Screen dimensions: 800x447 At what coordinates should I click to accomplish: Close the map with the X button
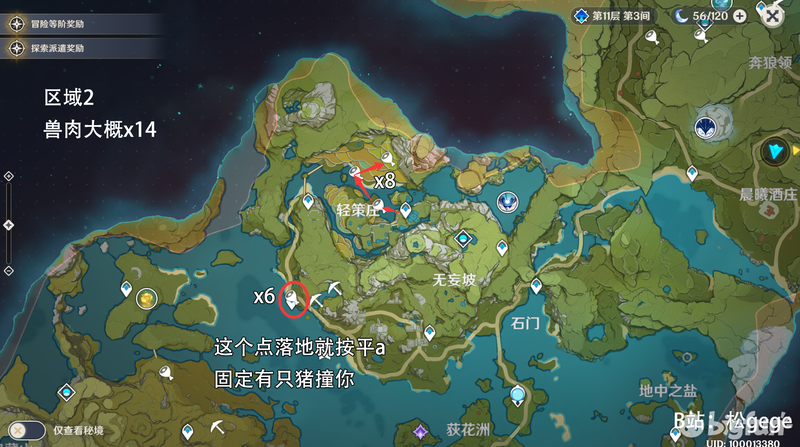click(x=772, y=16)
